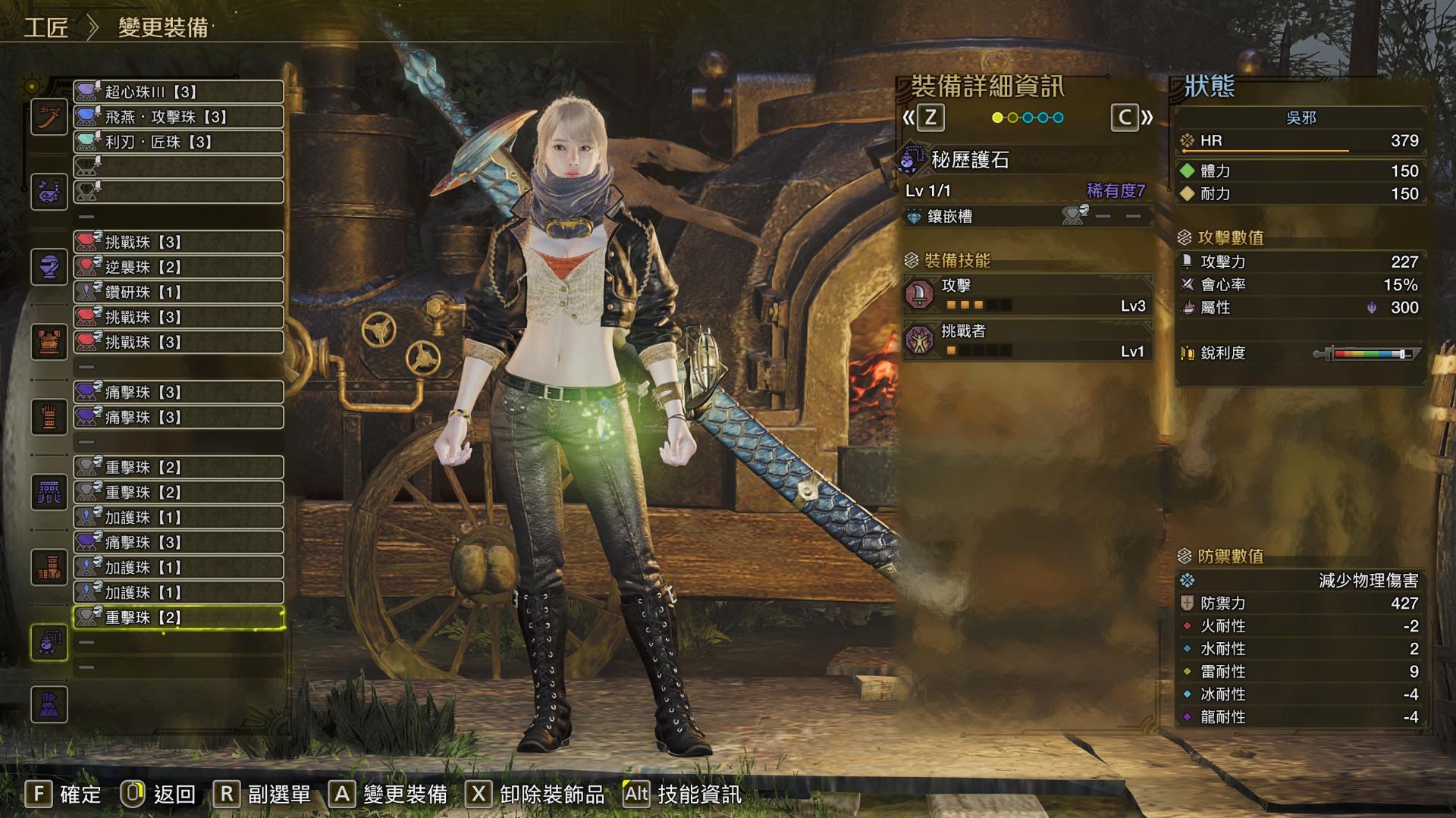The height and width of the screenshot is (818, 1456).
Task: Click the highlighted charm equipment icon
Action: (x=49, y=642)
